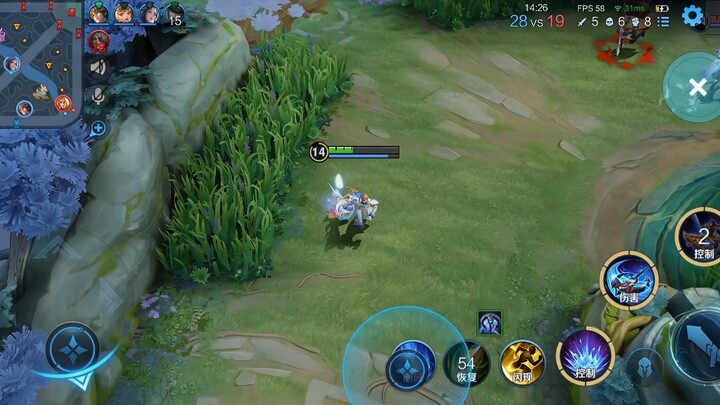Use the active equipment item icon
The height and width of the screenshot is (405, 720).
tap(489, 322)
